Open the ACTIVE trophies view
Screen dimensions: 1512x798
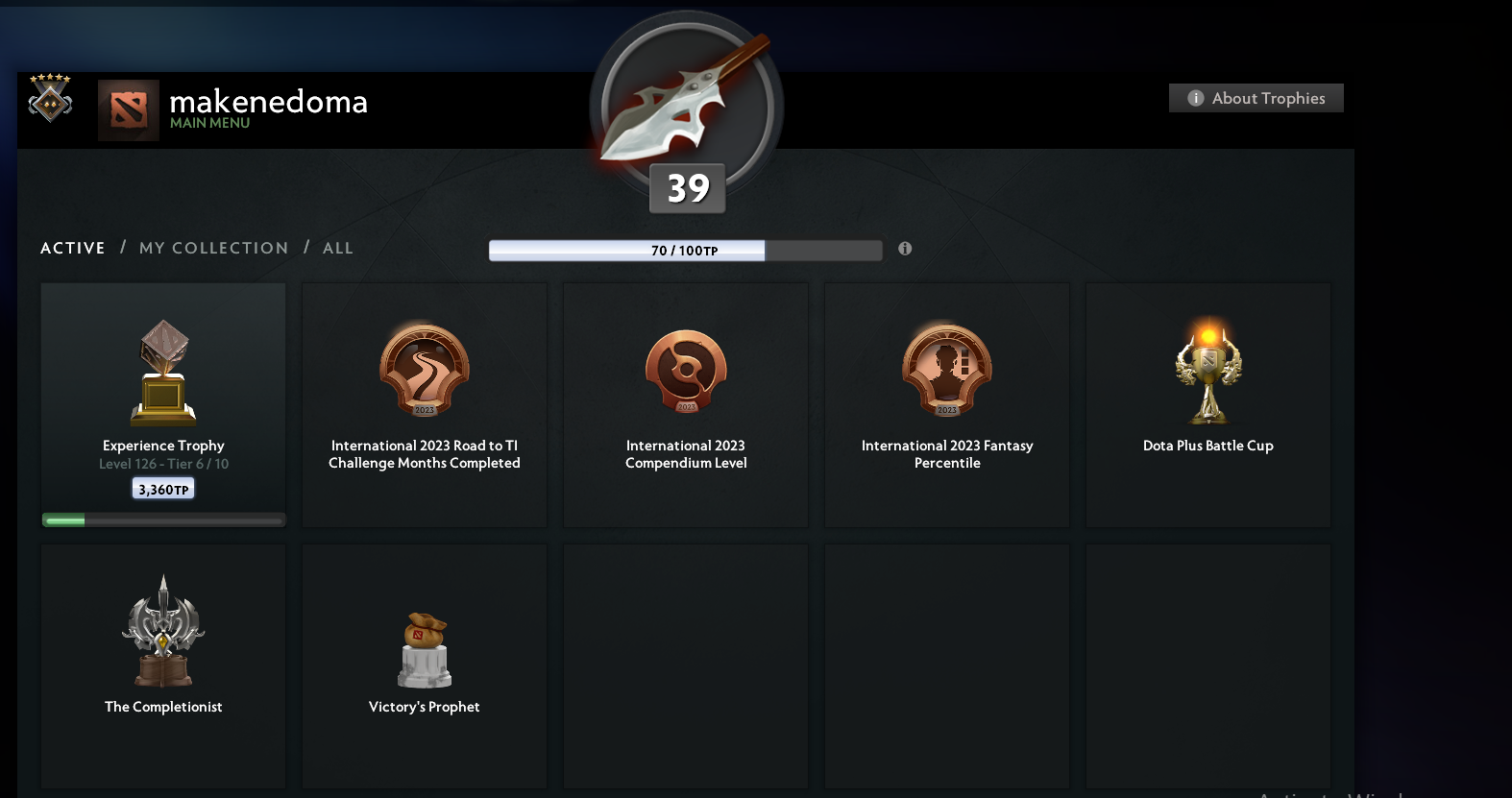(72, 248)
